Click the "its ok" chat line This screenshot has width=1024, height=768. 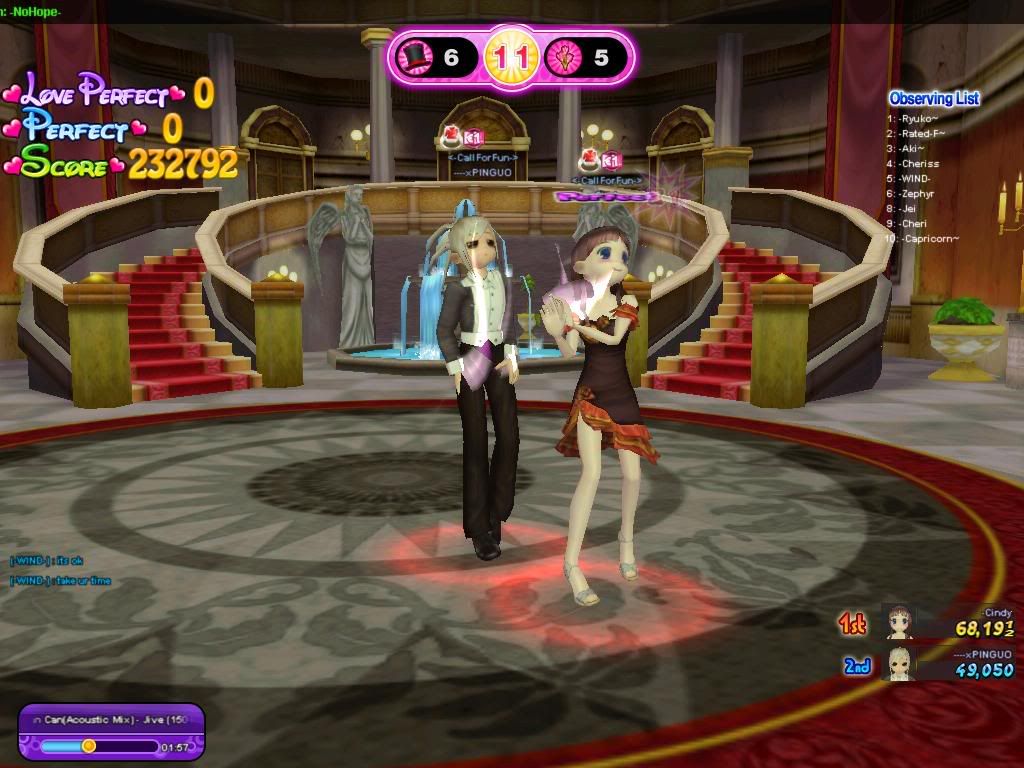(x=48, y=560)
